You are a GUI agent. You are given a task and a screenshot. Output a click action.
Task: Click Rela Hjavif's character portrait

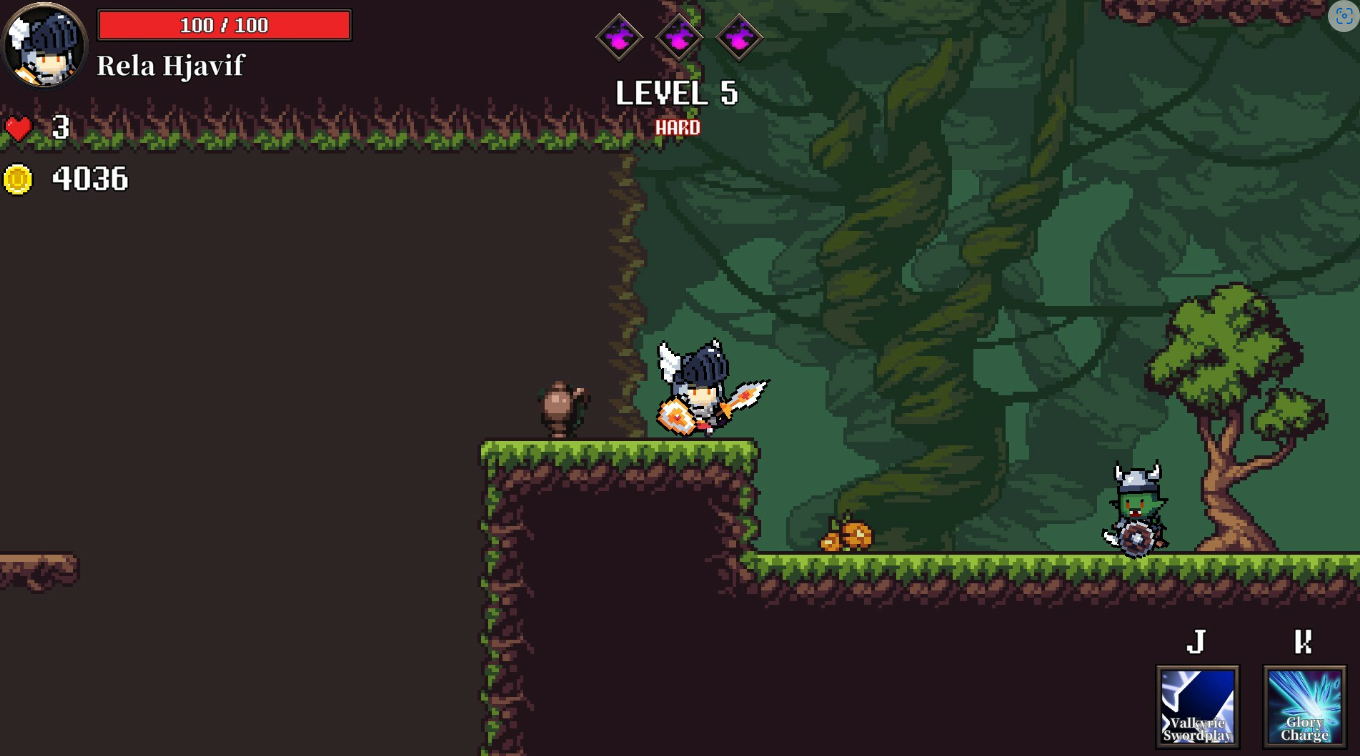tap(45, 45)
